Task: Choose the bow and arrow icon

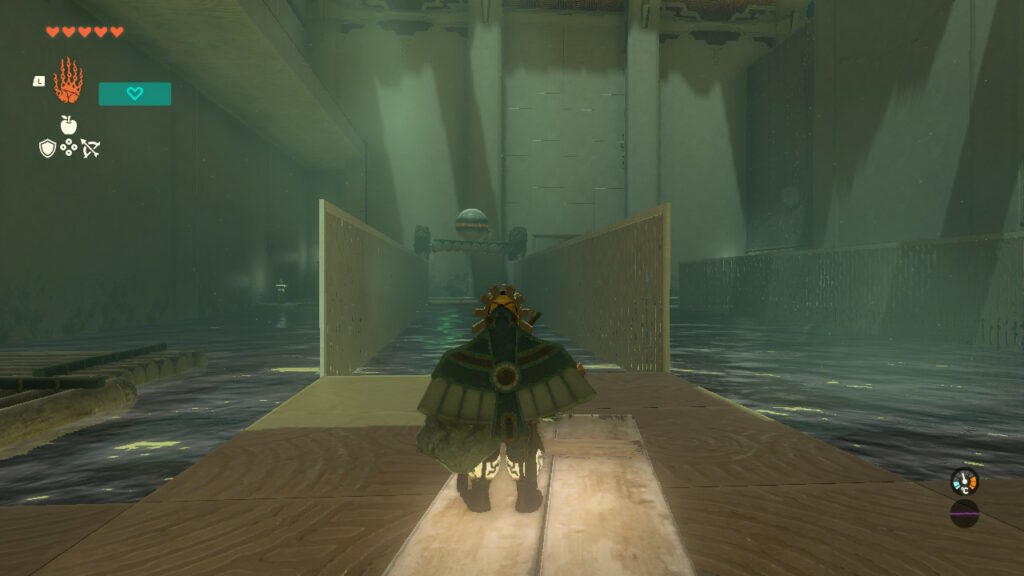Action: coord(91,149)
